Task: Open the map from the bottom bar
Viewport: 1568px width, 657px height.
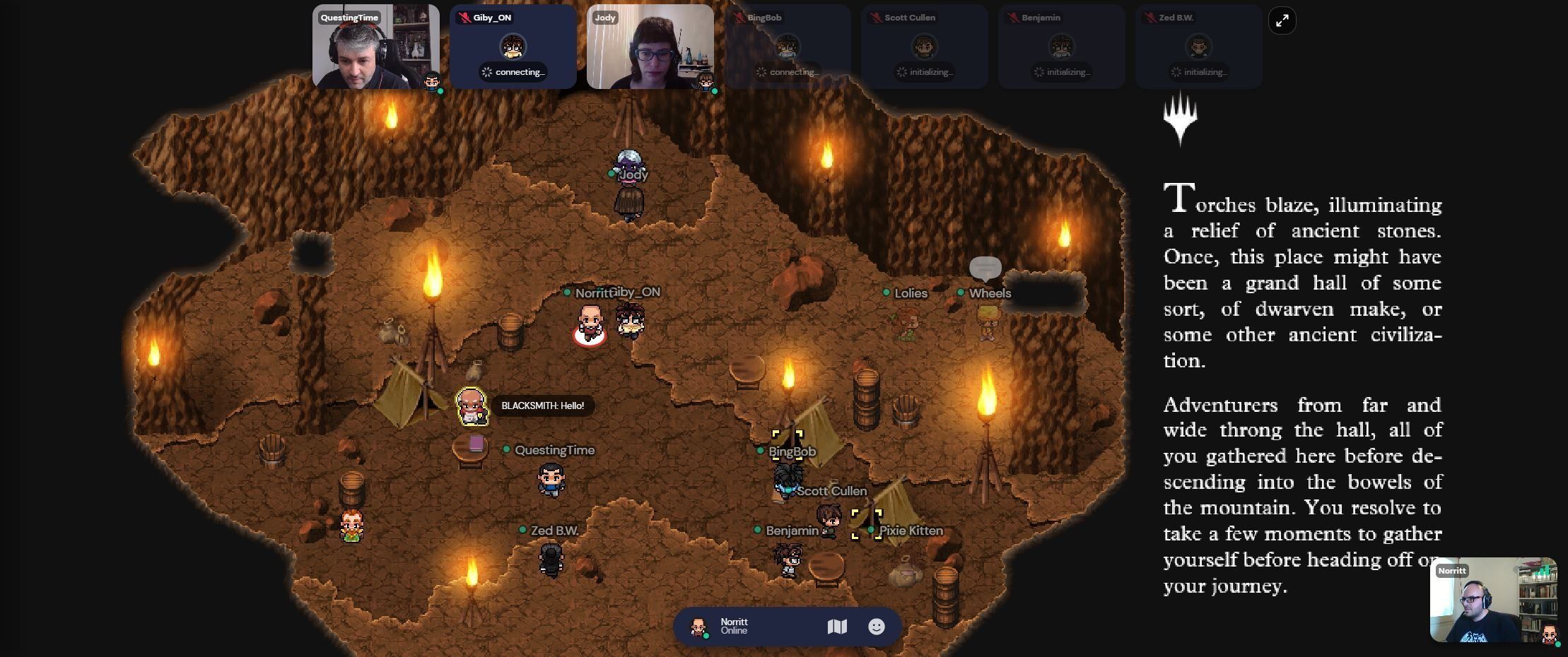Action: (837, 627)
